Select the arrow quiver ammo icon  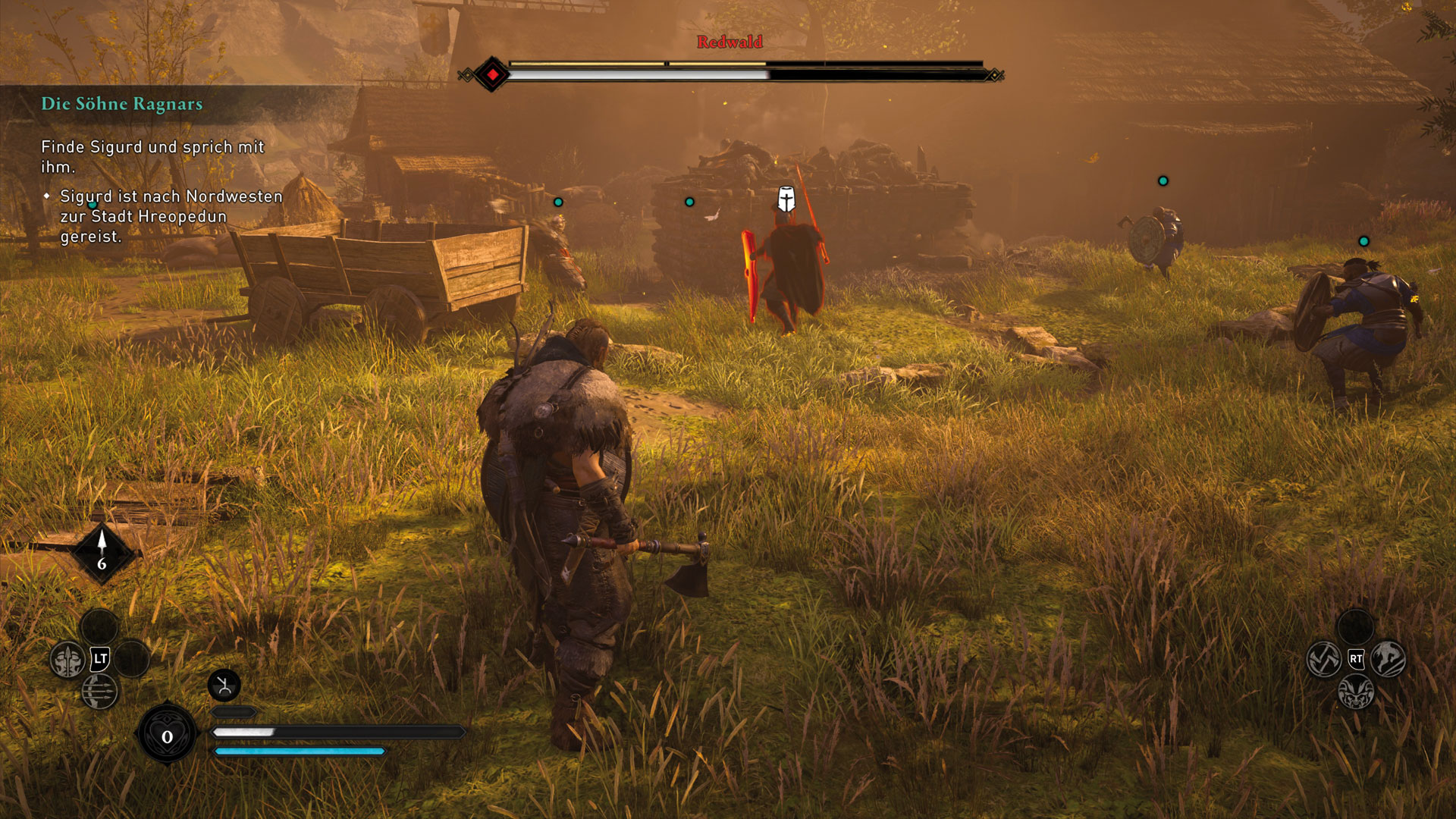(x=102, y=551)
